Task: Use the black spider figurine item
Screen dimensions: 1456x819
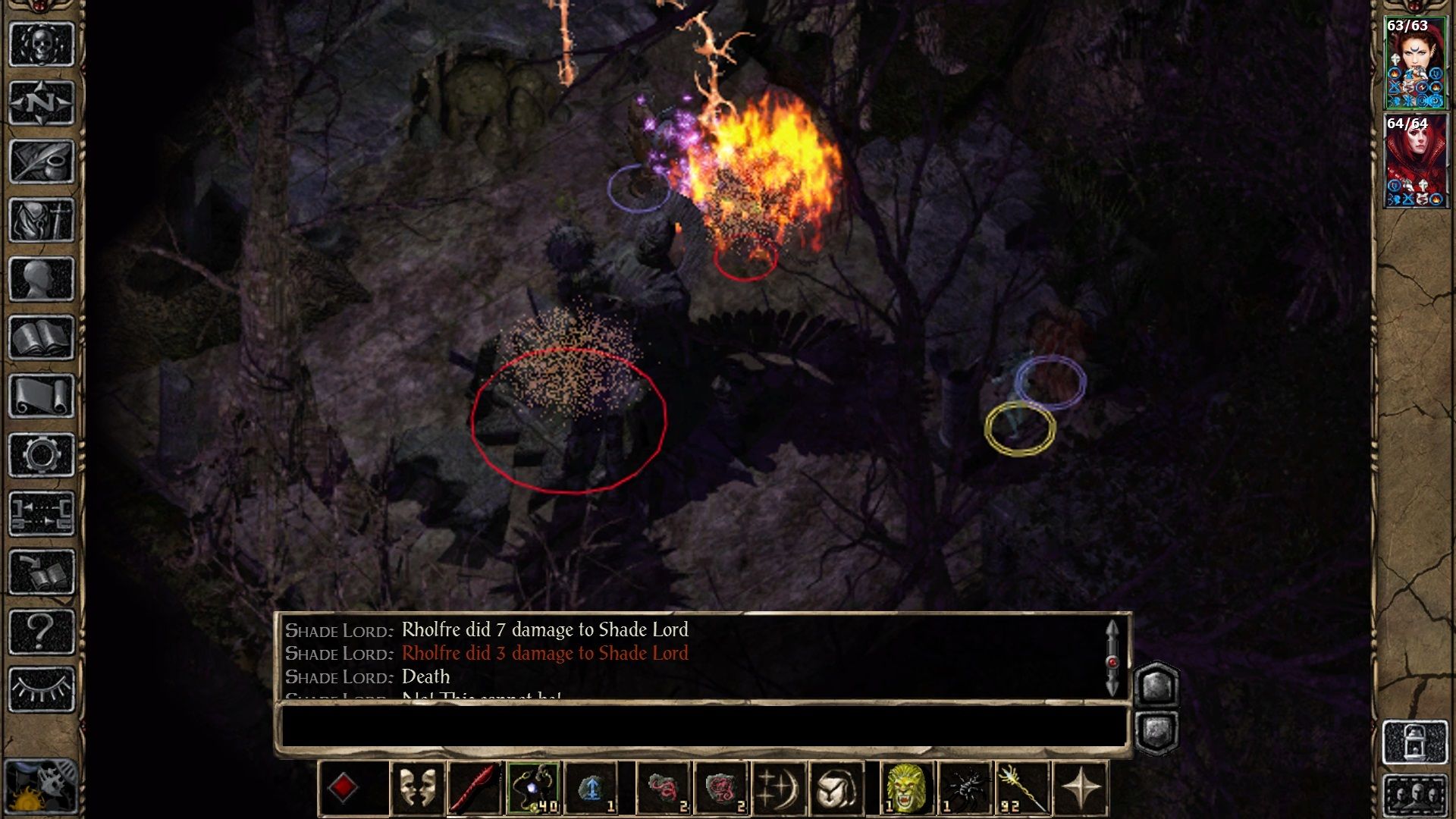Action: [x=965, y=789]
